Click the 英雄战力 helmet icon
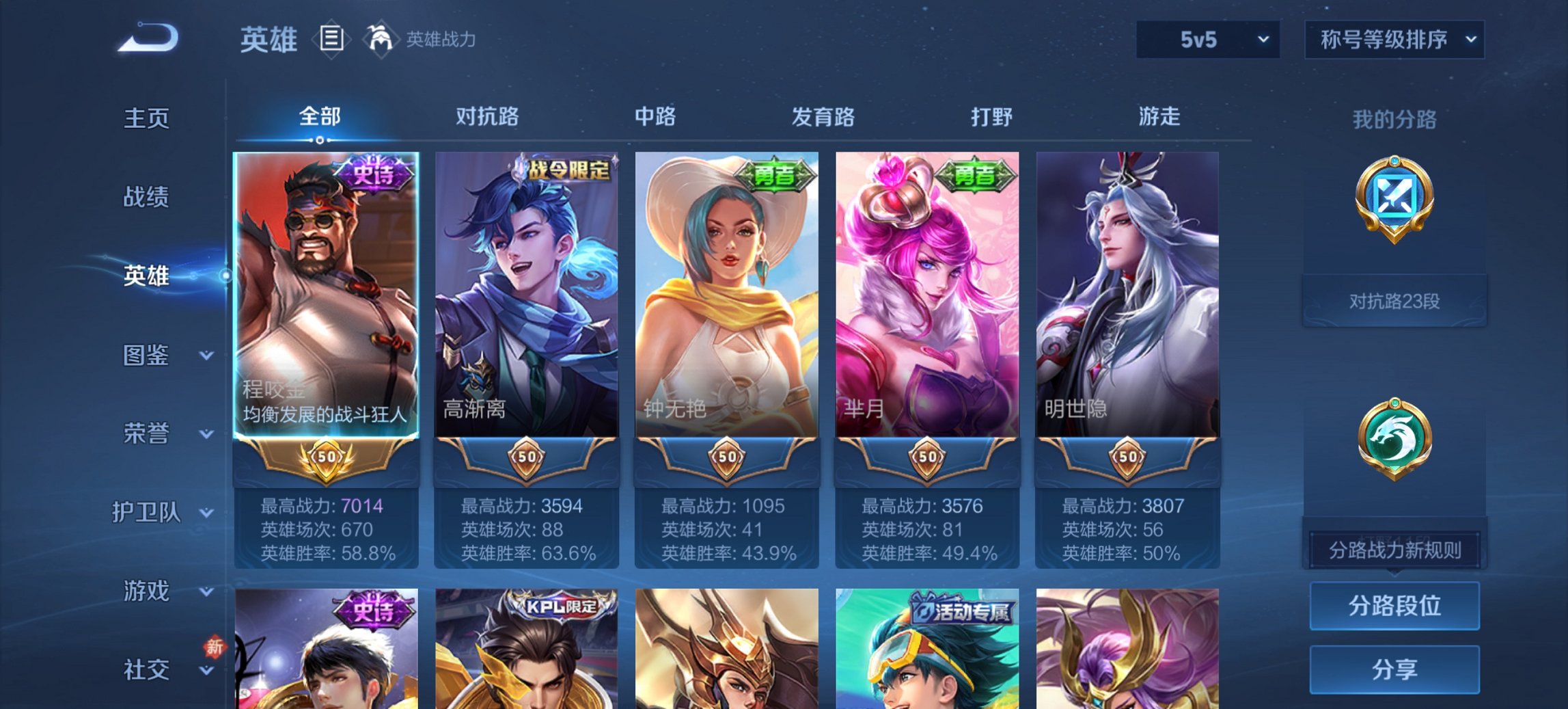The height and width of the screenshot is (709, 1568). click(x=381, y=40)
